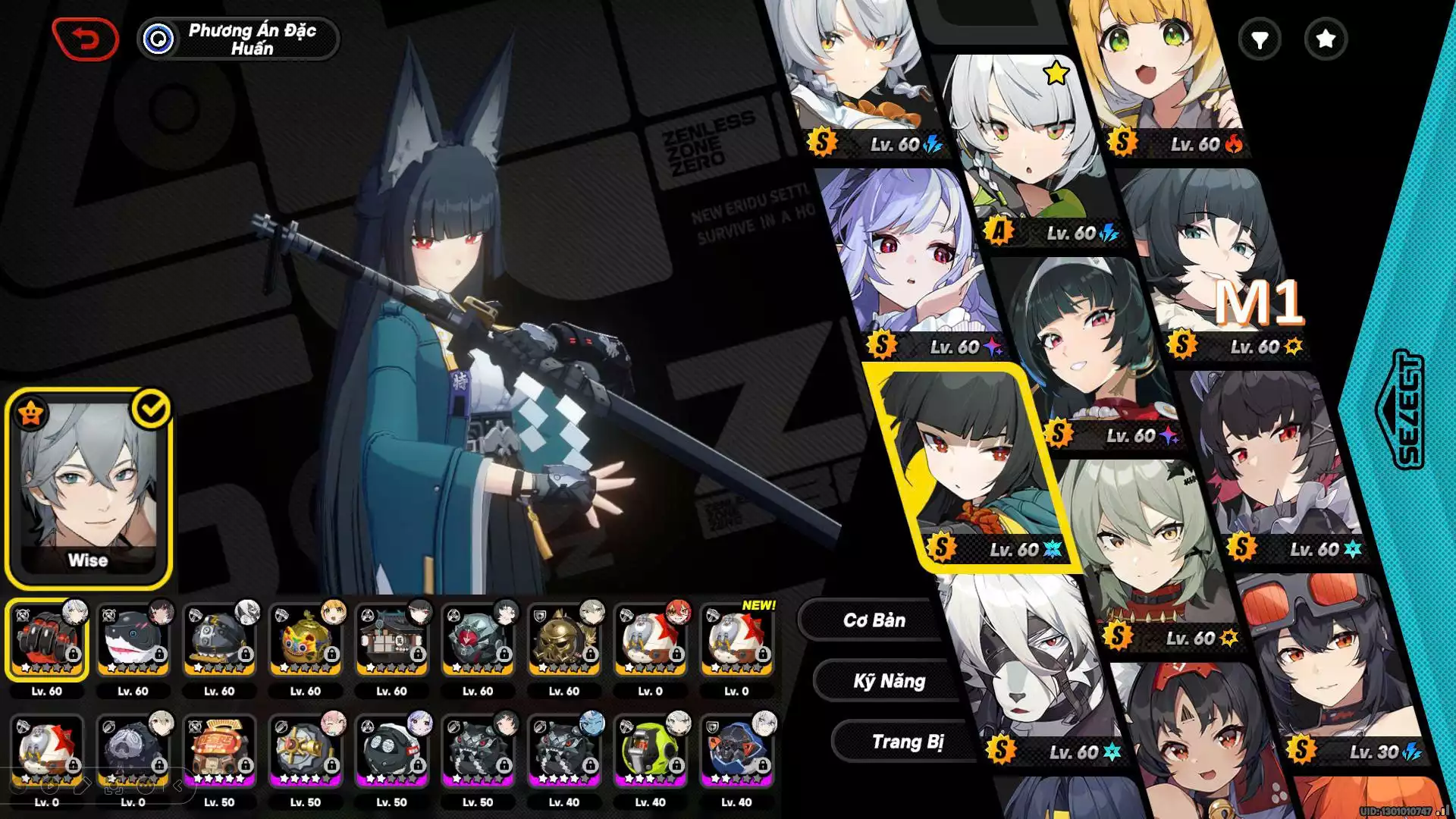This screenshot has width=1456, height=819.
Task: Choose the green round Bangboo at Lv. 40
Action: (x=650, y=752)
